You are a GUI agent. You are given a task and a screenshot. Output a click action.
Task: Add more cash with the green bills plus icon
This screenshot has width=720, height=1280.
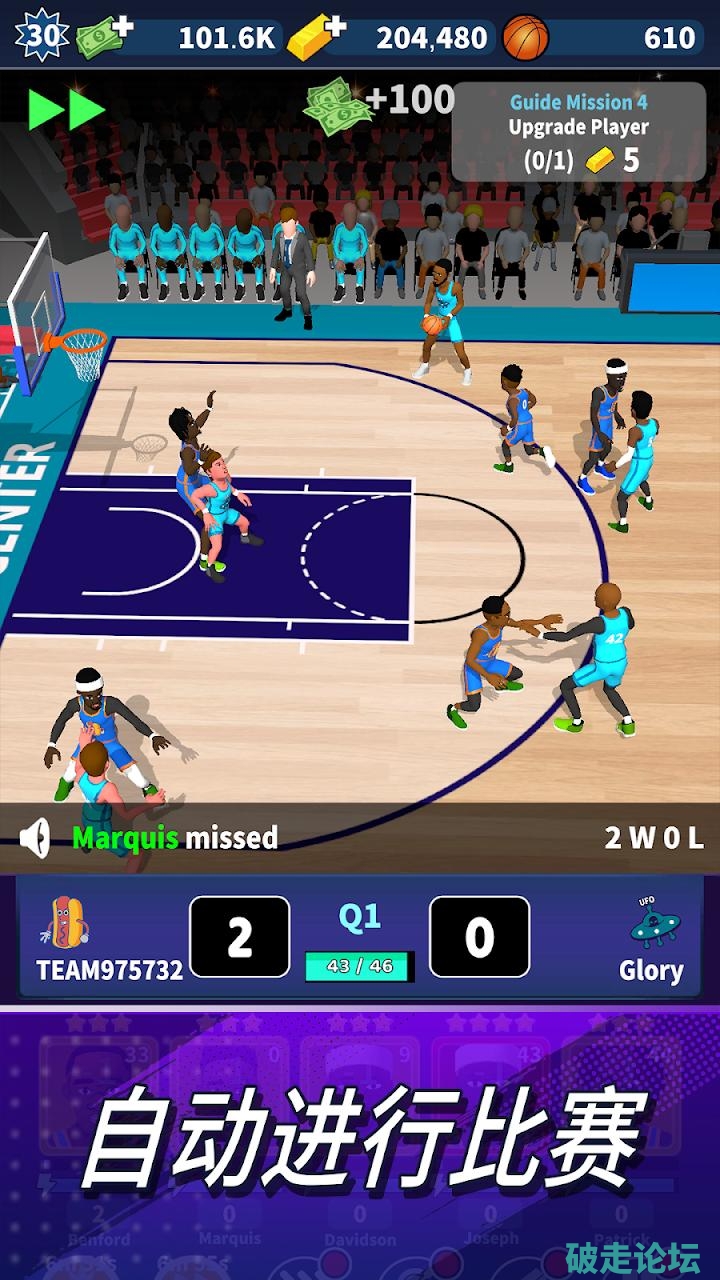pos(104,36)
